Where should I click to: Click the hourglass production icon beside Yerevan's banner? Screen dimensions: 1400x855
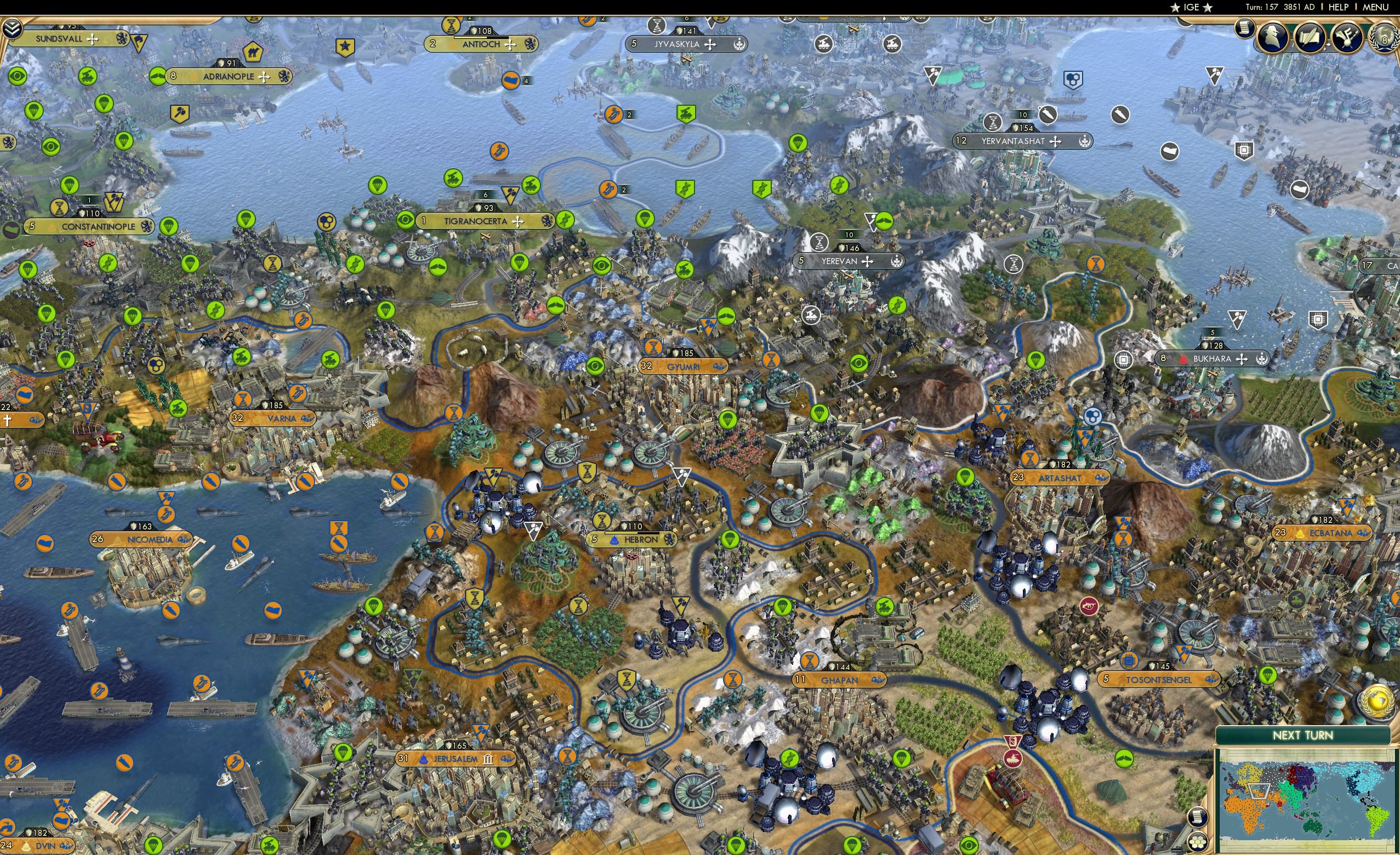[820, 243]
